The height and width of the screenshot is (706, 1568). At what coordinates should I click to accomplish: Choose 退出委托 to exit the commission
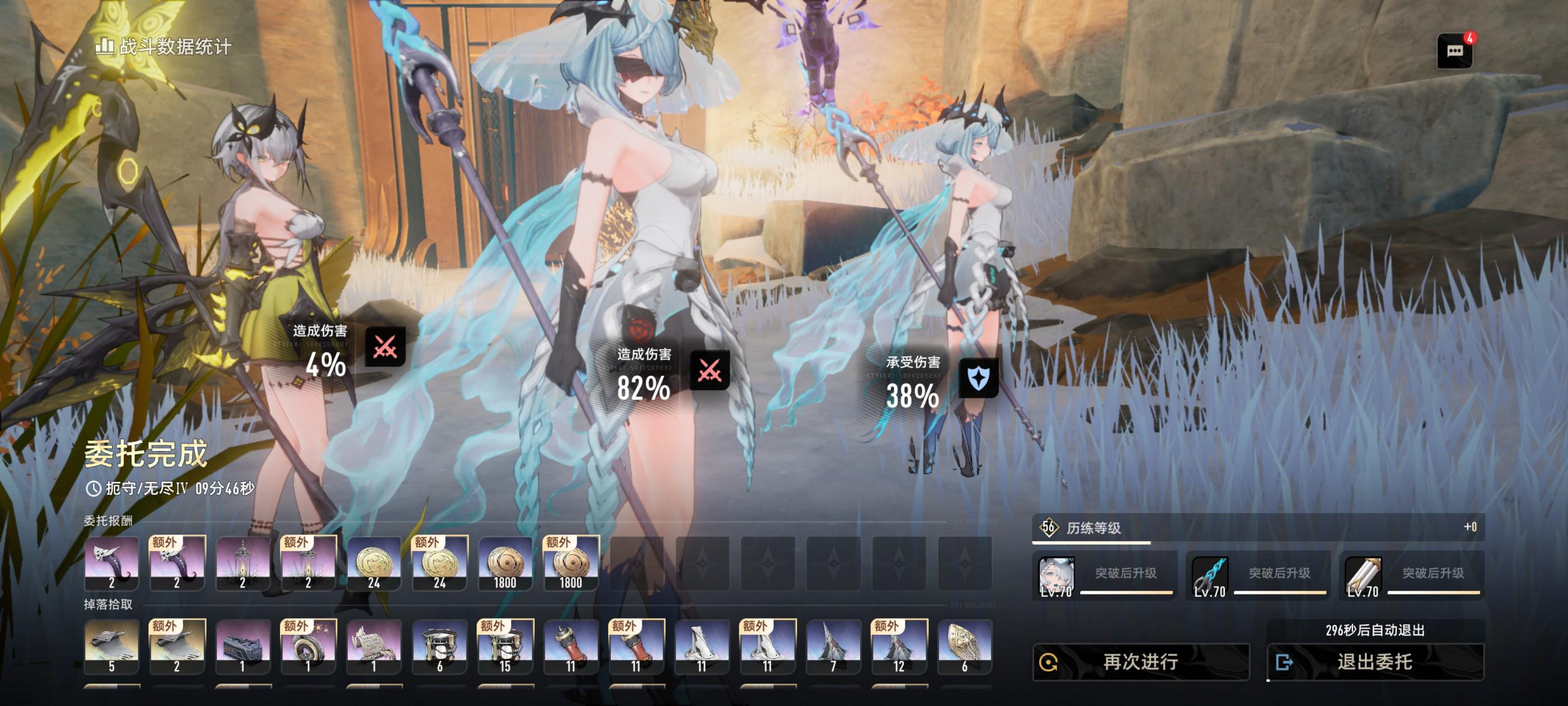(x=1374, y=662)
